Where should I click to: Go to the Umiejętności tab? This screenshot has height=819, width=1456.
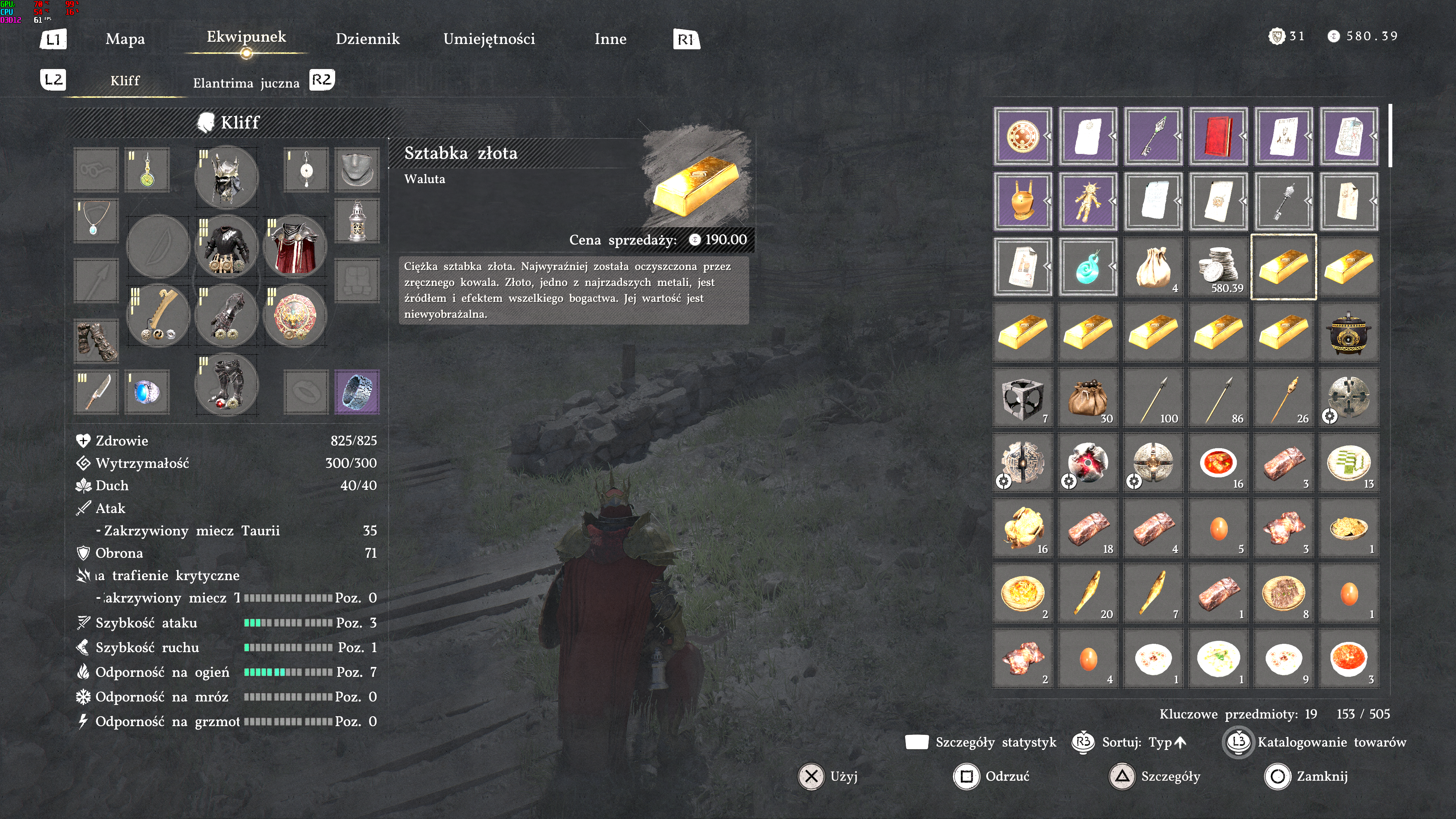pos(489,39)
